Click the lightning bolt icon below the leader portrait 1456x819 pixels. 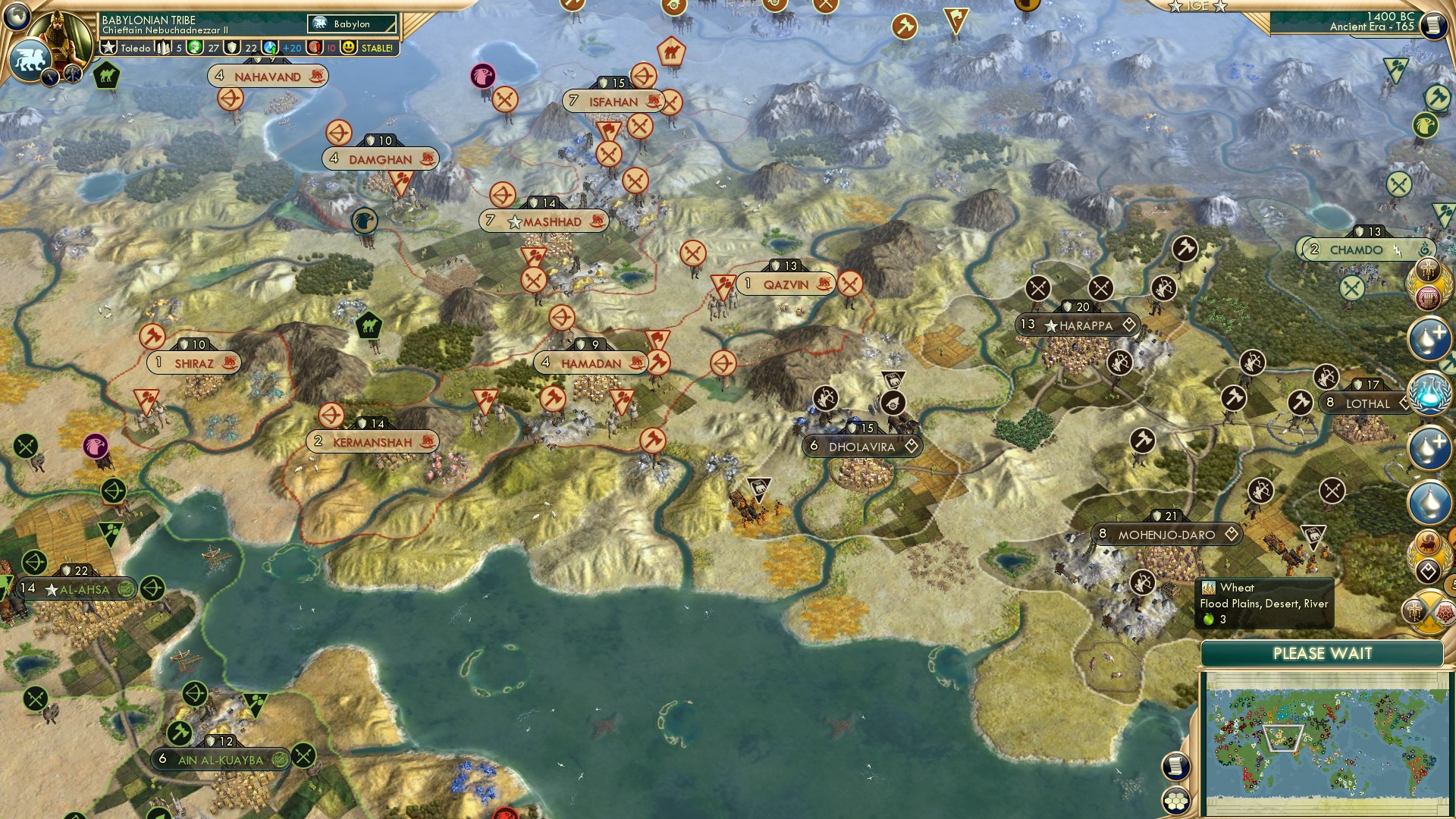coord(50,76)
